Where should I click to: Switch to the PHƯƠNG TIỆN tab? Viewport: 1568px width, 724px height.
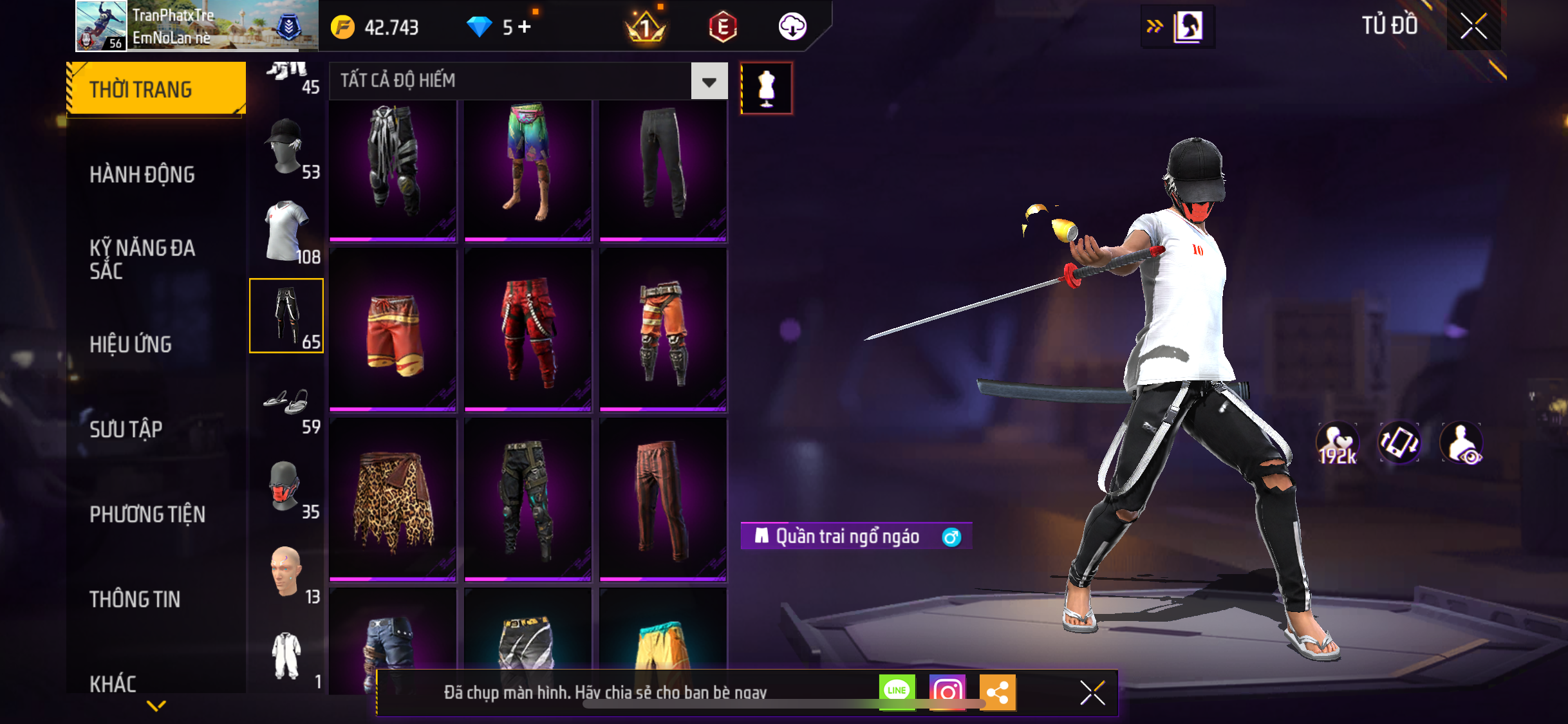click(x=147, y=514)
